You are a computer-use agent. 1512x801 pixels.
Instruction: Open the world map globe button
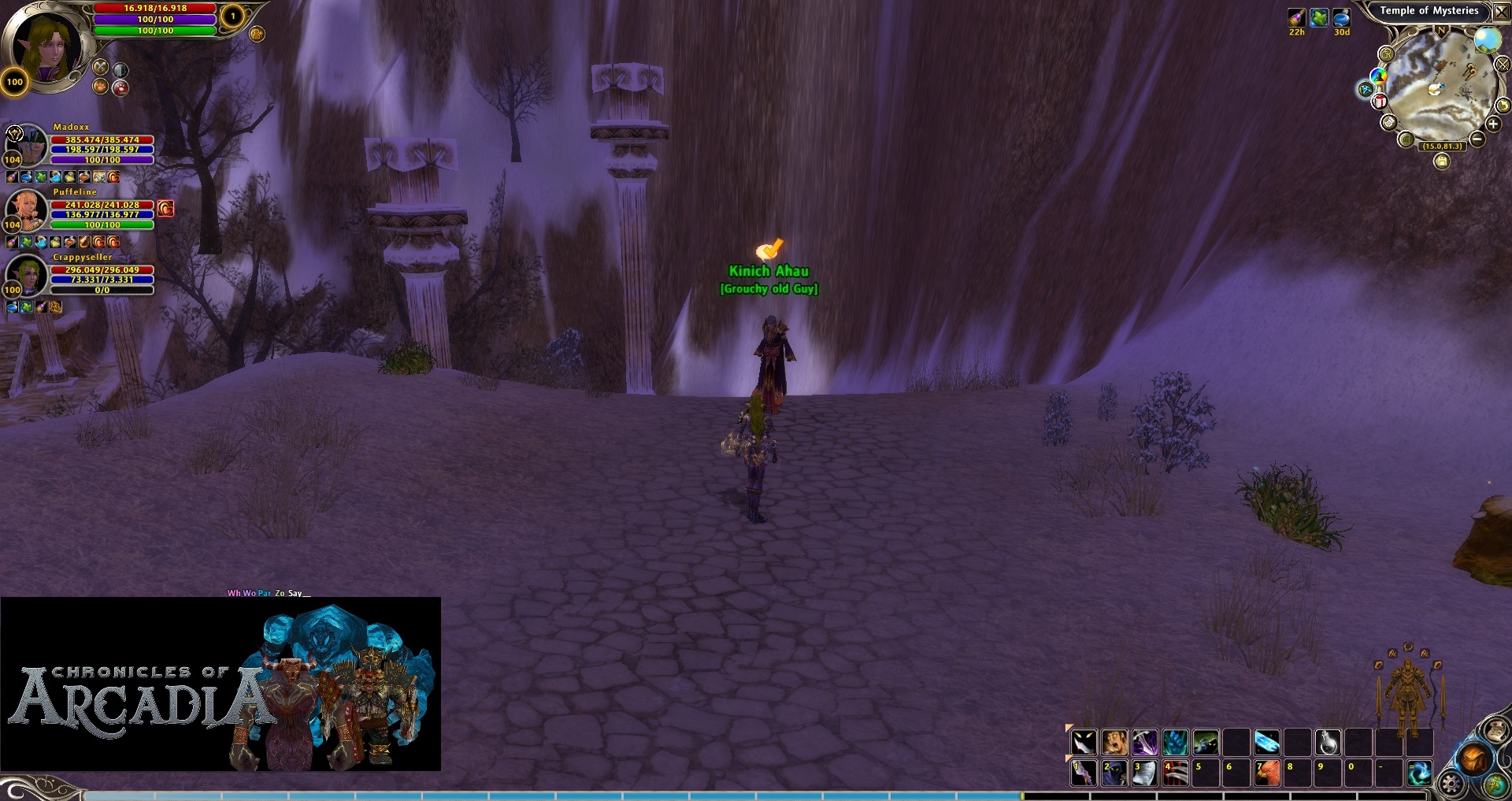coord(1494,785)
